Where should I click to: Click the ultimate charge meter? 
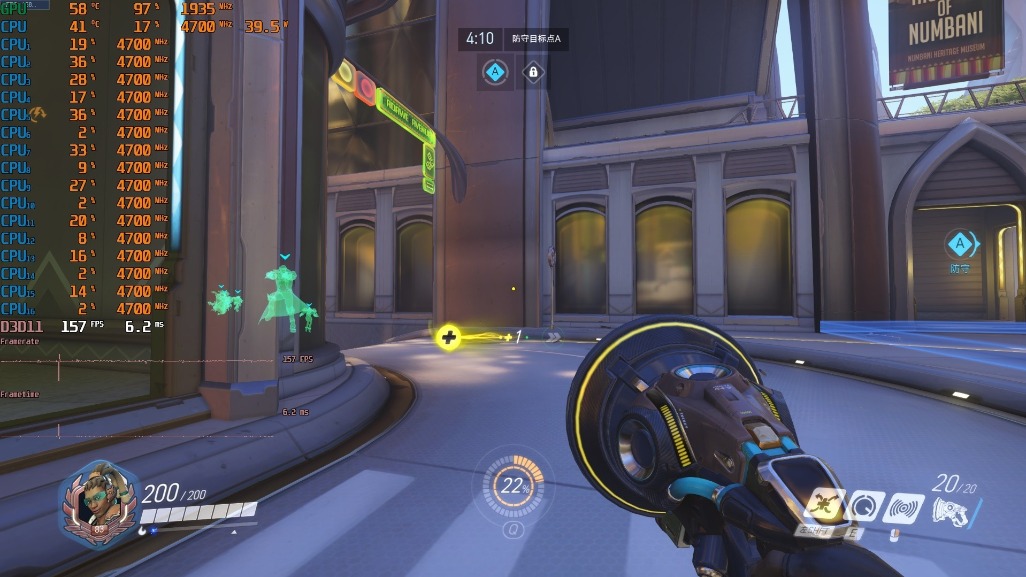[514, 486]
